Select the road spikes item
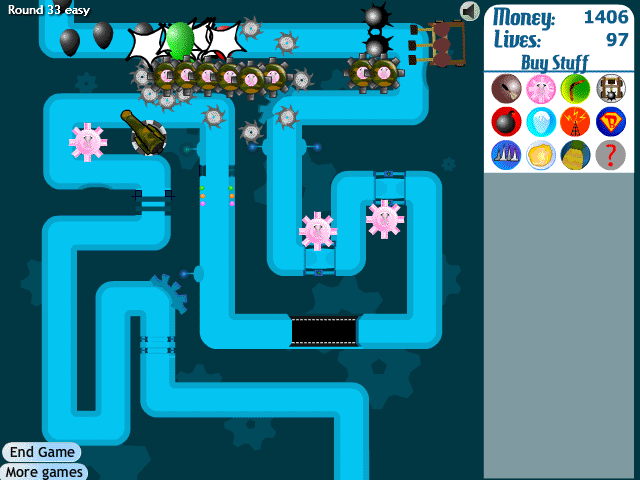640x480 pixels. tap(506, 155)
